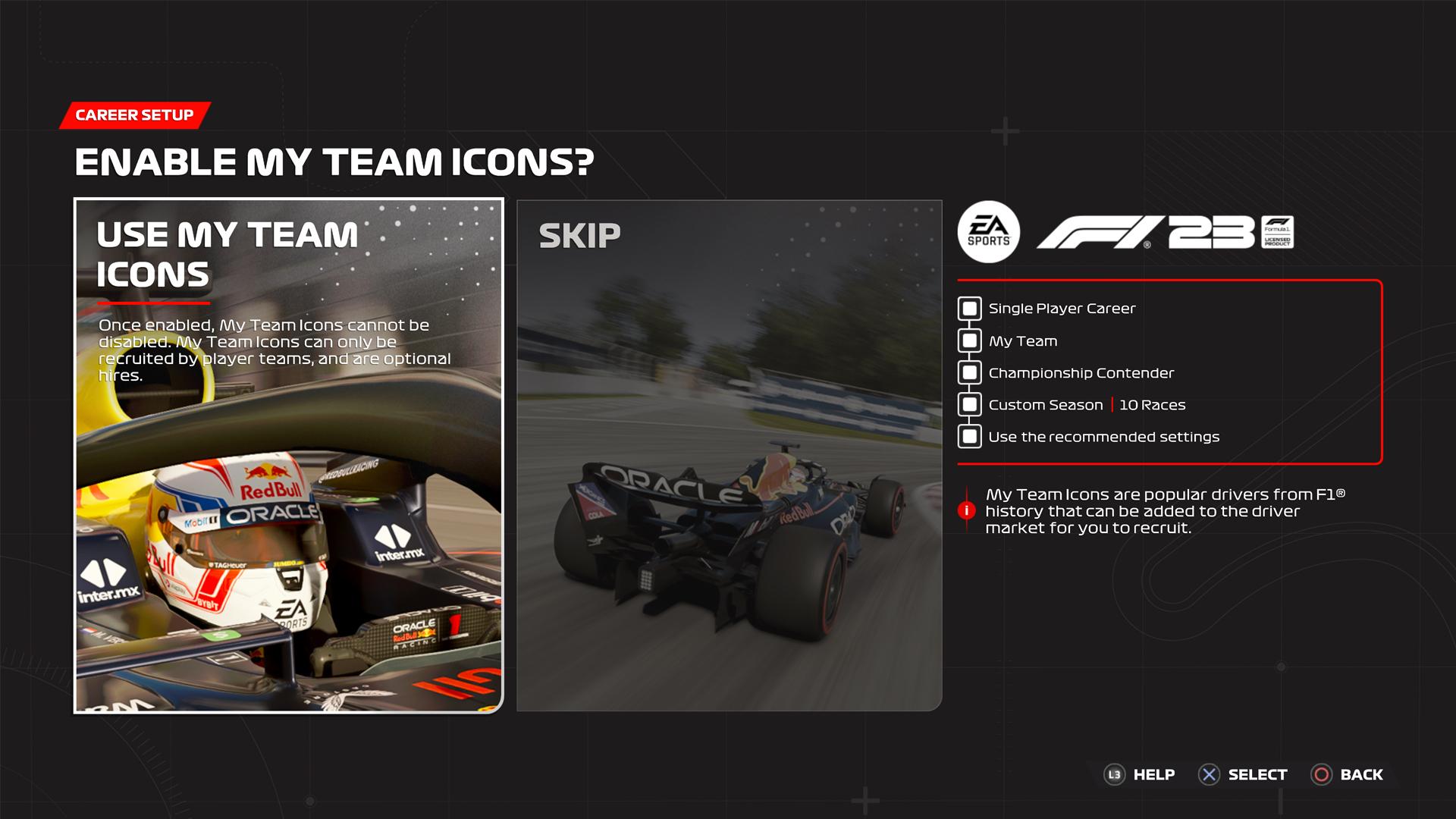Click the X Select button icon

pos(1207,774)
